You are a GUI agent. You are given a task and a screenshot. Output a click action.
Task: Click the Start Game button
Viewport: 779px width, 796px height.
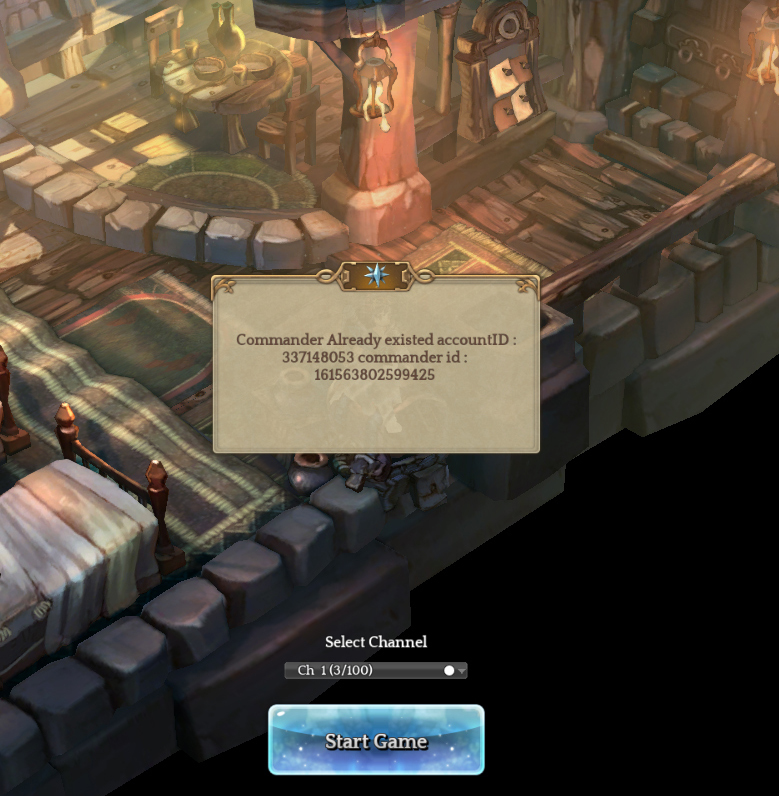[376, 741]
